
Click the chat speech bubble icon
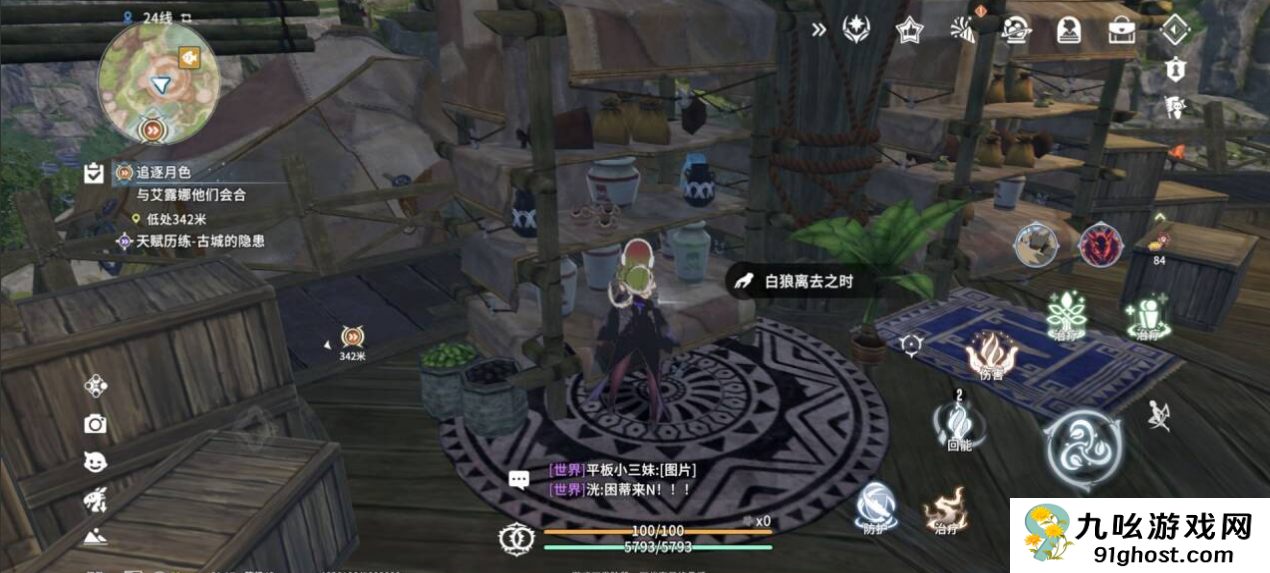(x=519, y=480)
